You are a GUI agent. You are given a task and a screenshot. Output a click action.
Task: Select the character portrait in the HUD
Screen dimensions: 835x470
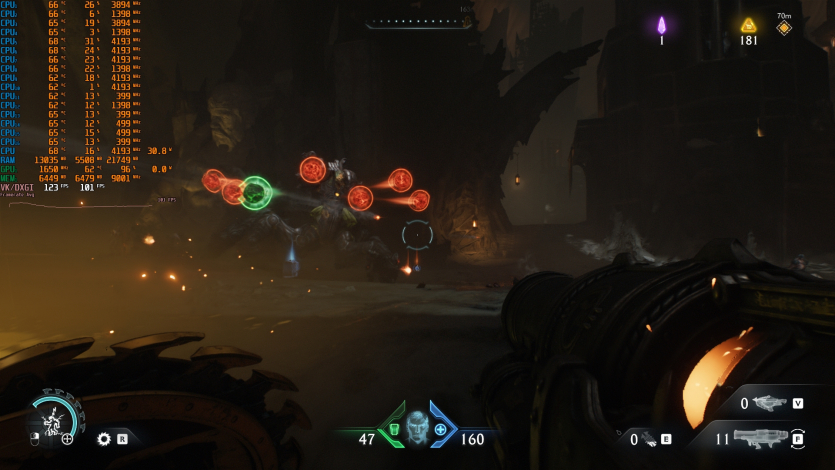[416, 428]
